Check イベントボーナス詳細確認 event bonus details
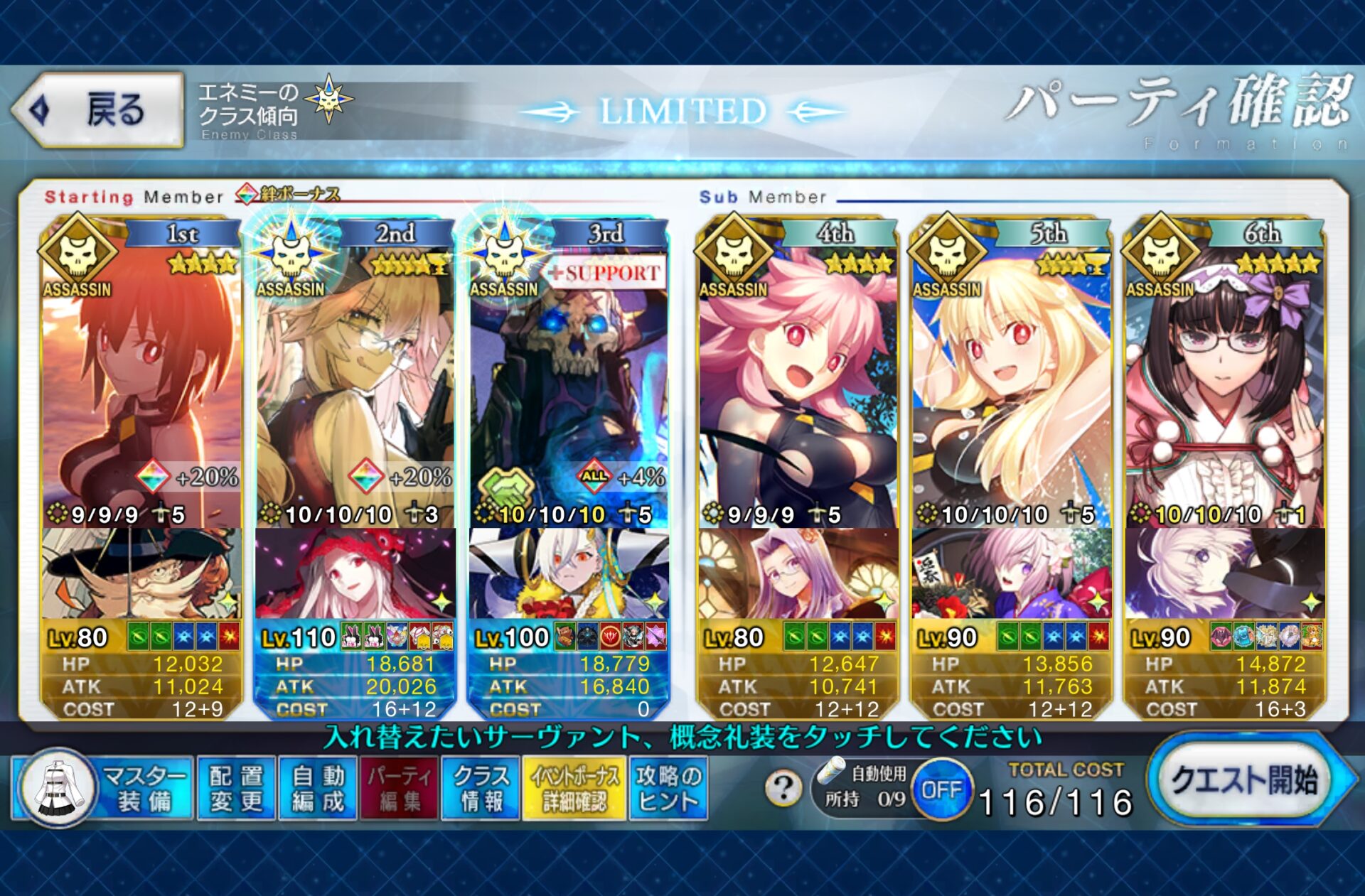The width and height of the screenshot is (1365, 896). coord(574,788)
